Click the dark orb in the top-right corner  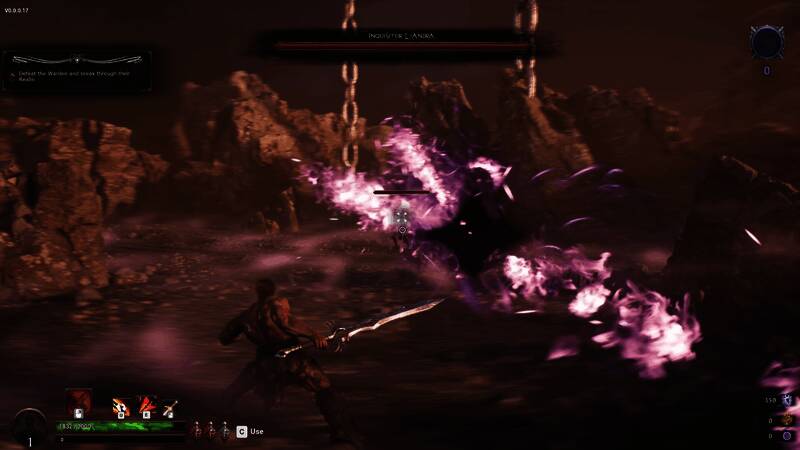(x=767, y=43)
